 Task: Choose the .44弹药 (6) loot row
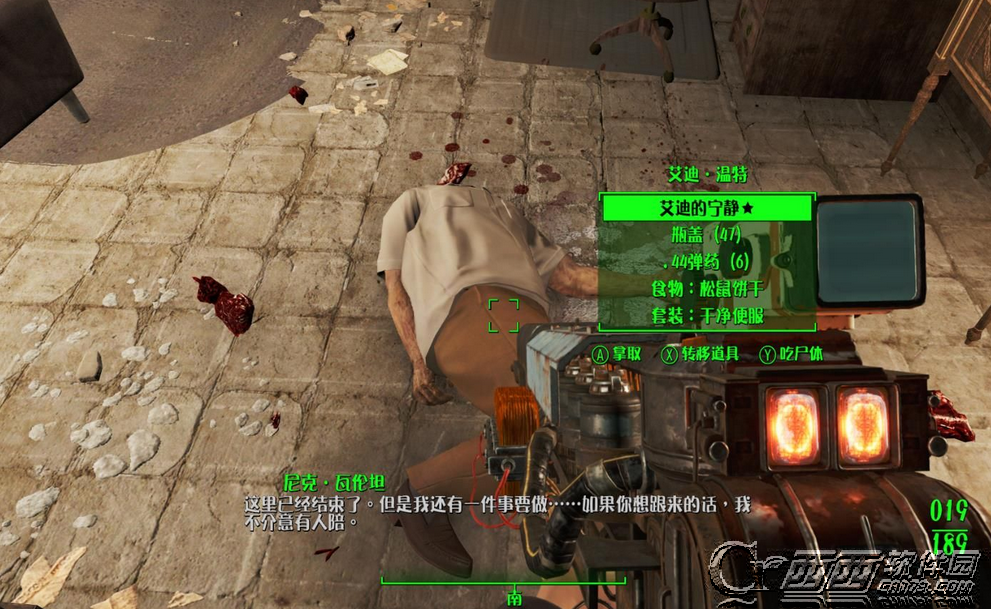[x=706, y=262]
